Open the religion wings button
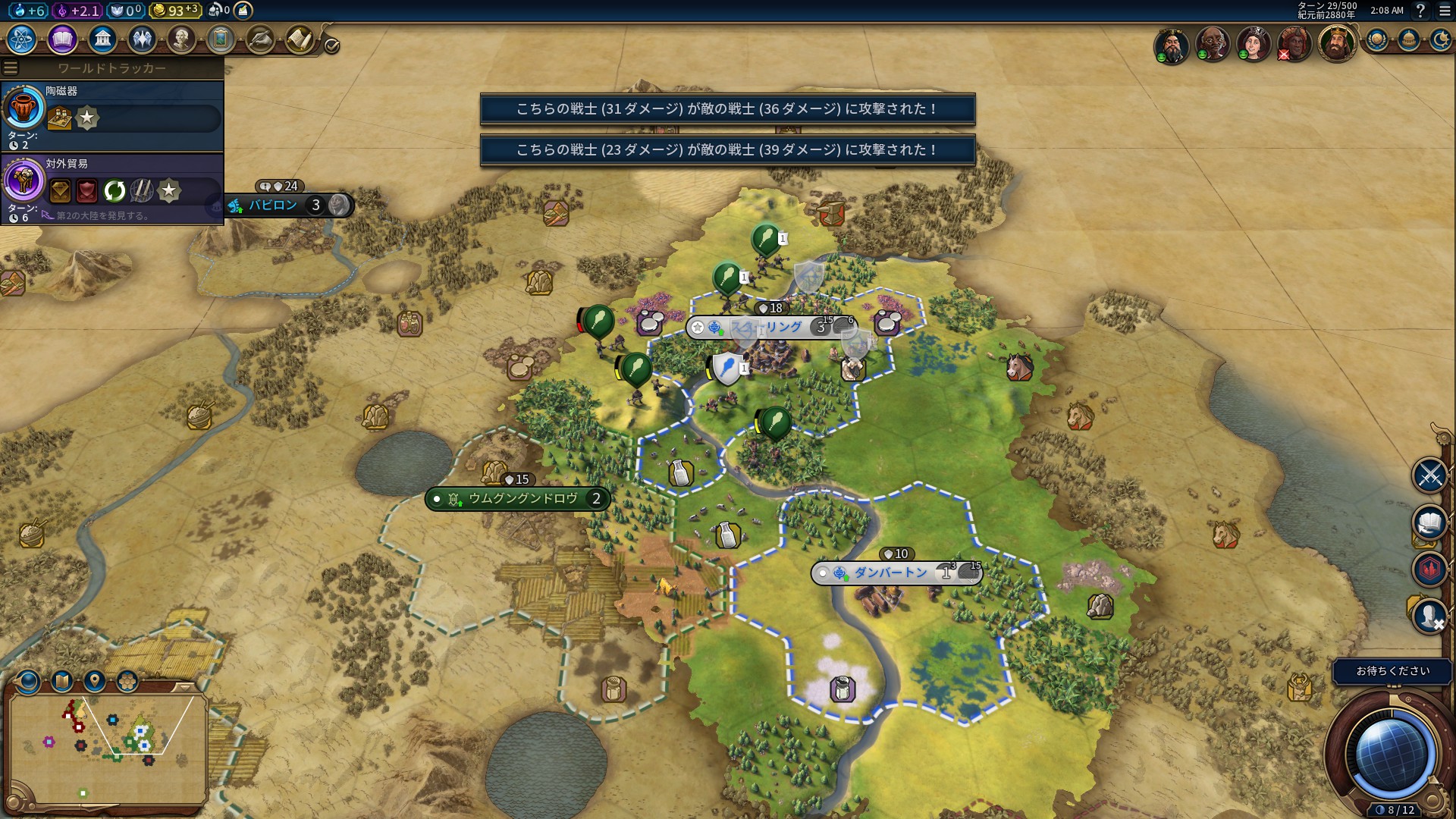 [142, 39]
